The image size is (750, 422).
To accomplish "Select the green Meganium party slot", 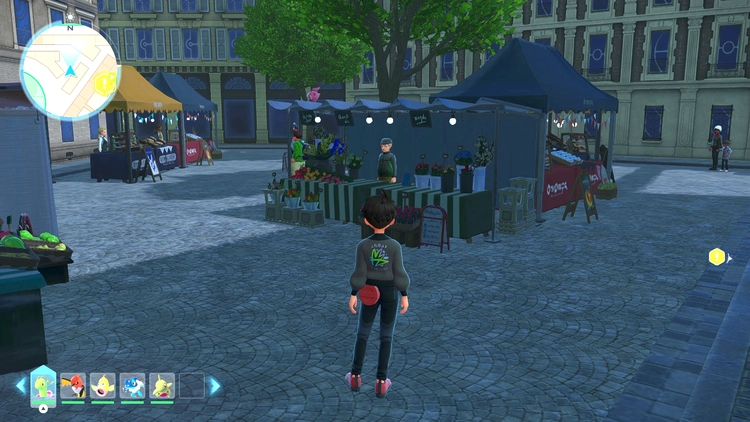I will click(x=43, y=385).
